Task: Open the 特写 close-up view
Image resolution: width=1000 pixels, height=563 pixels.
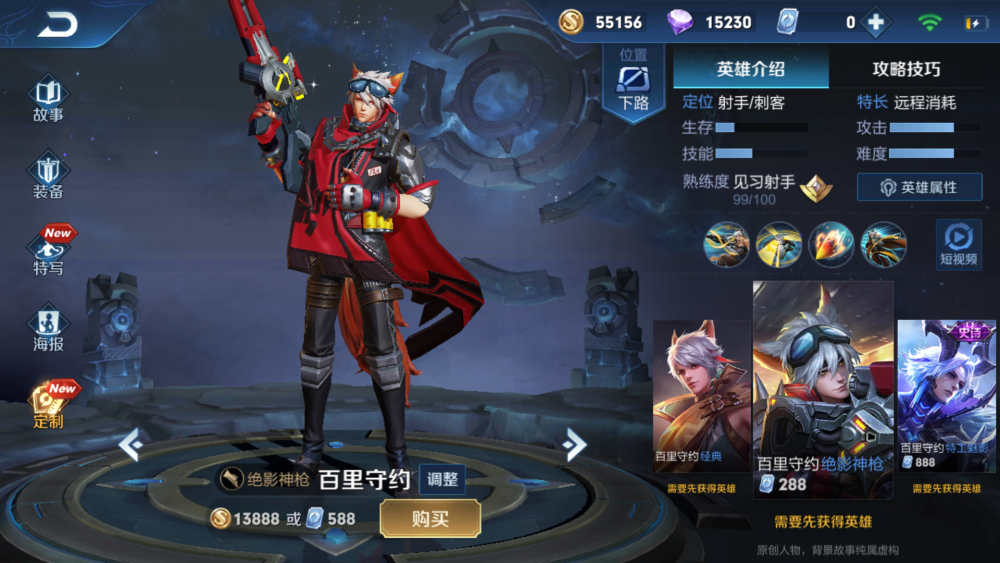Action: [49, 252]
